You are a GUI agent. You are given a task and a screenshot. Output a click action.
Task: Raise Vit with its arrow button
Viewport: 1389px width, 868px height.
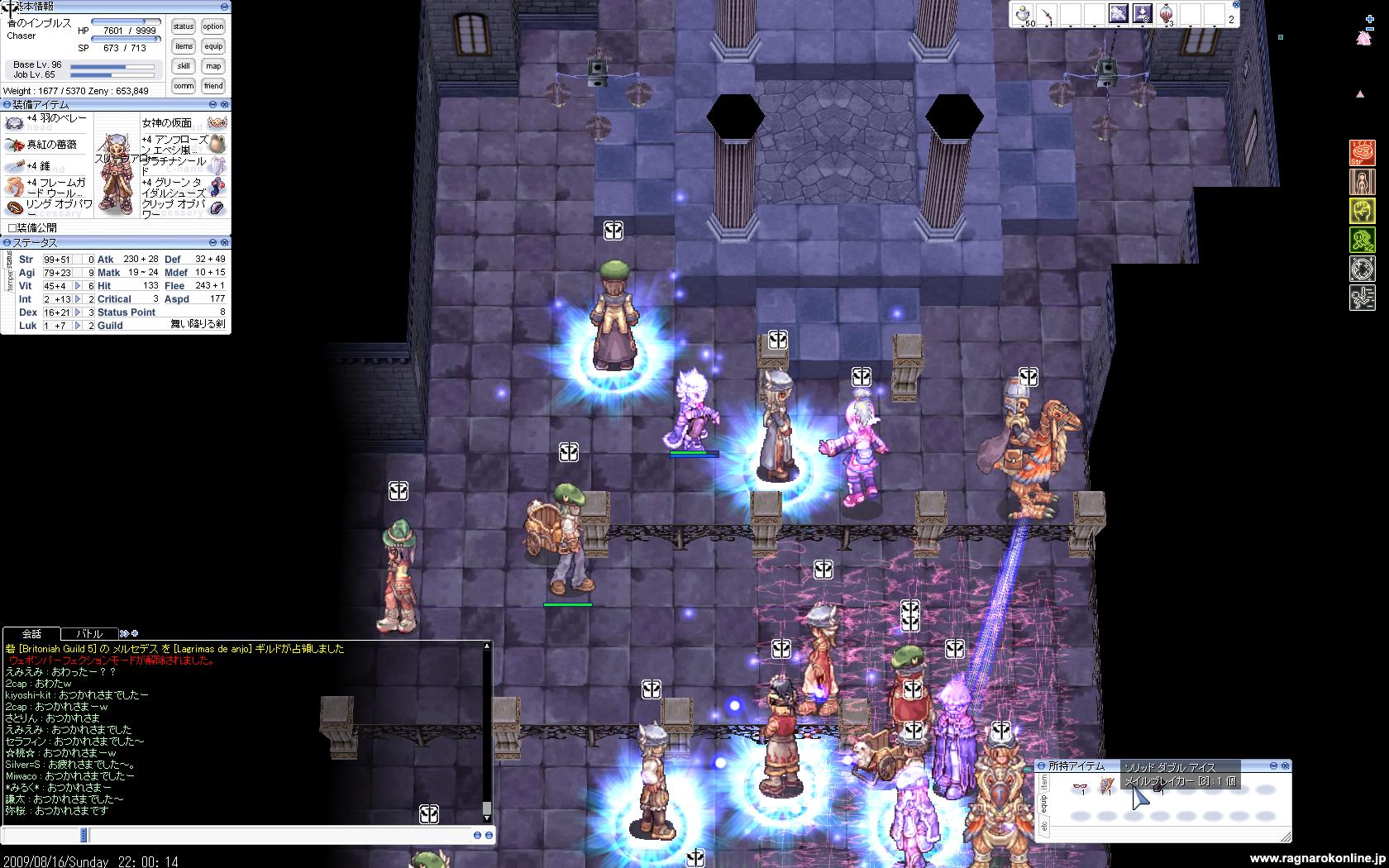click(78, 286)
